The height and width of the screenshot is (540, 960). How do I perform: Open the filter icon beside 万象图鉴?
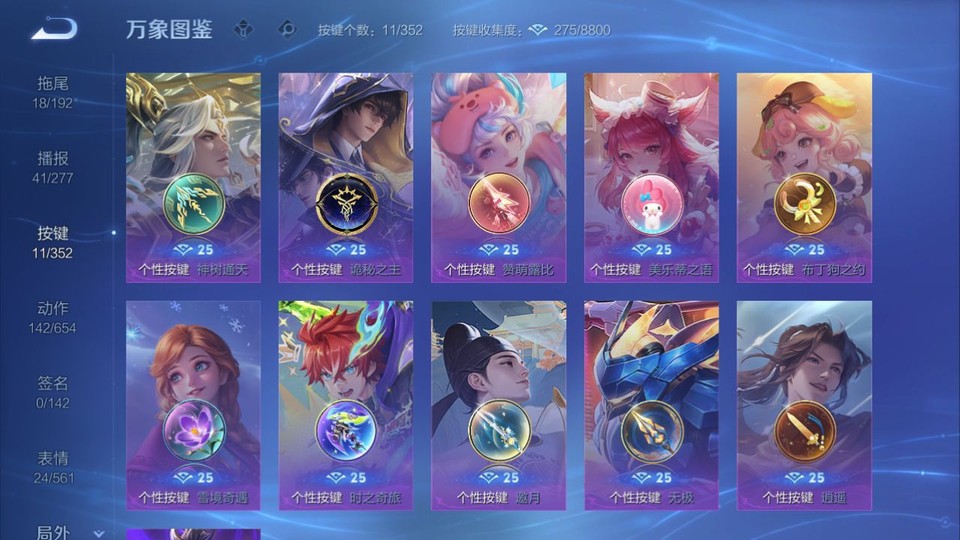point(243,29)
